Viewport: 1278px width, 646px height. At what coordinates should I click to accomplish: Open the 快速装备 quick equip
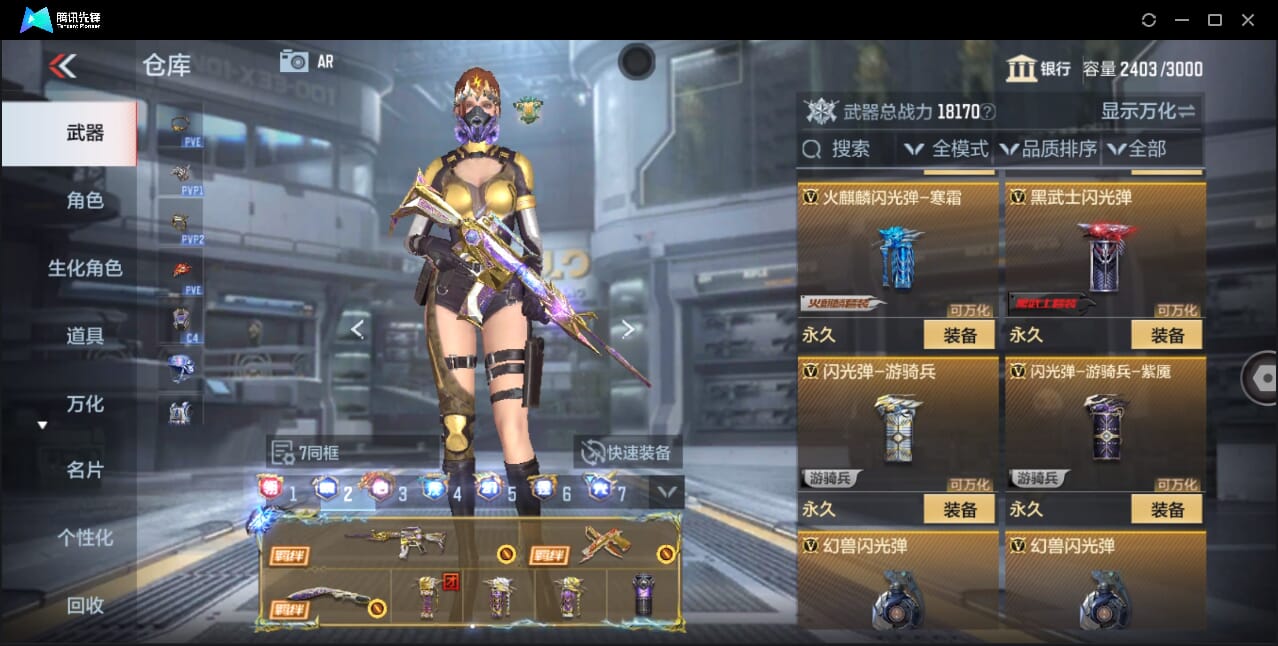click(x=628, y=453)
